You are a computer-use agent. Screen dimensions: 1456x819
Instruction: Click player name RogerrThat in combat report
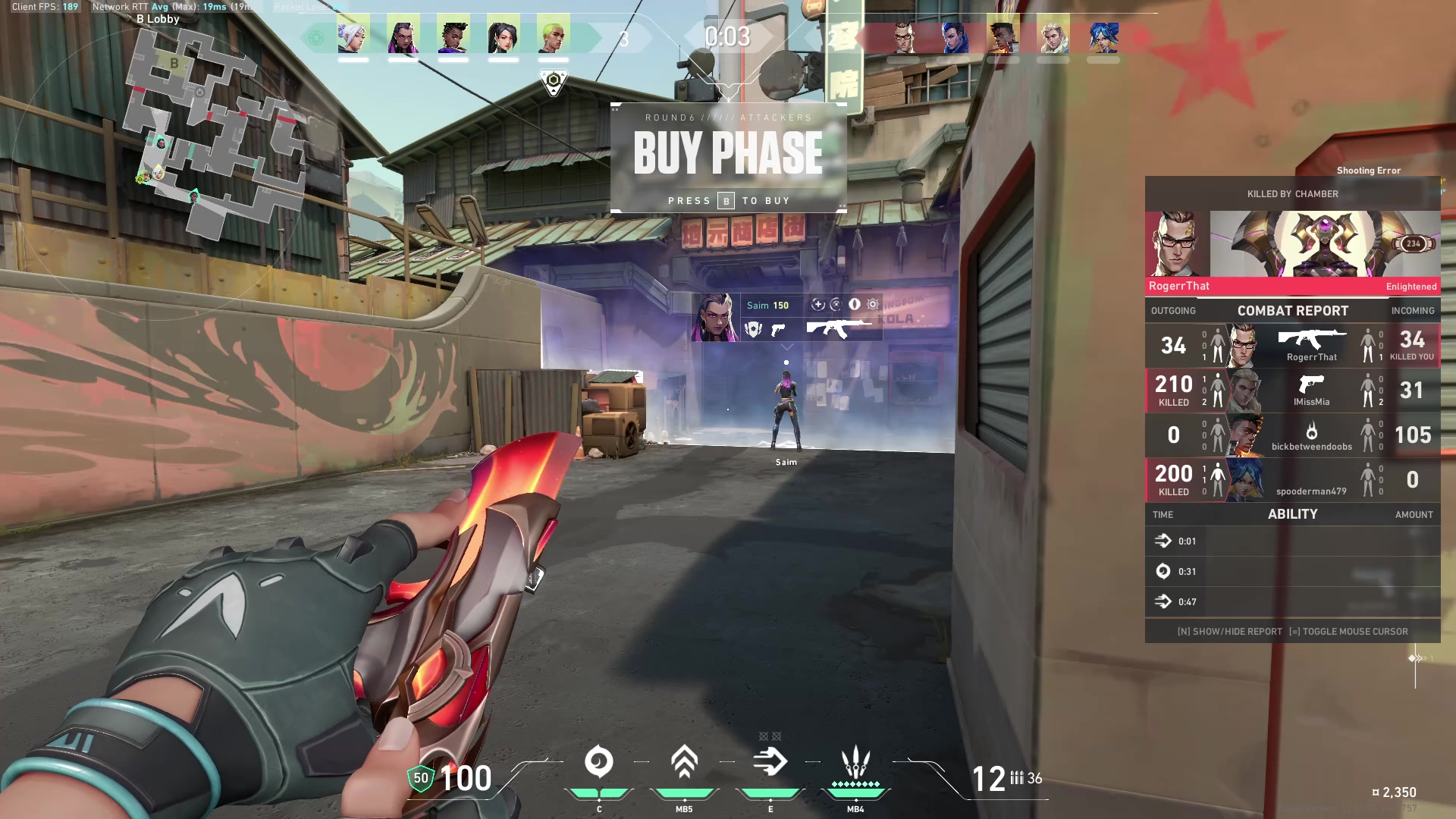(1311, 355)
